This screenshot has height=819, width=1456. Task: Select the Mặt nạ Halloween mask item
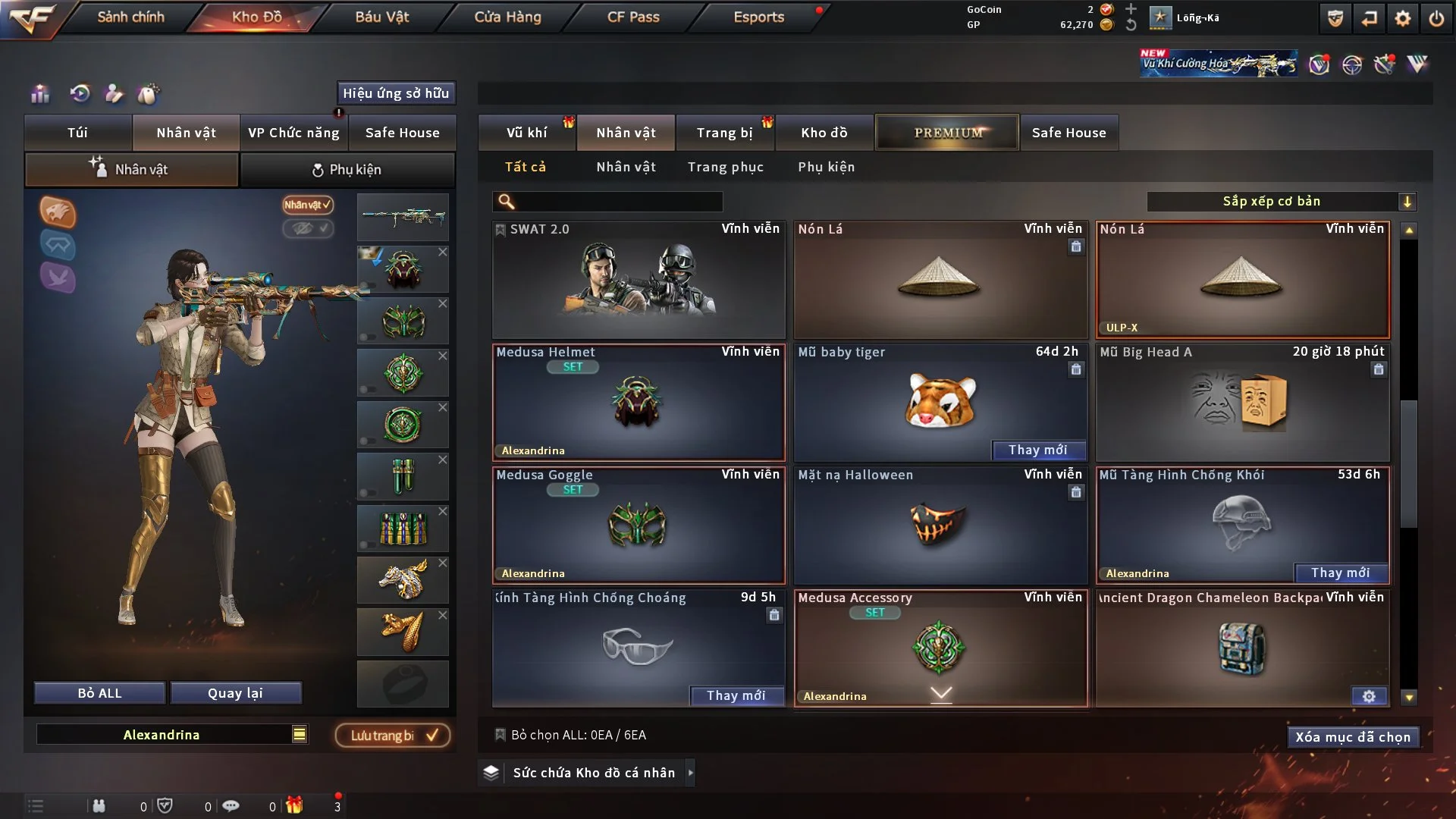pyautogui.click(x=940, y=526)
